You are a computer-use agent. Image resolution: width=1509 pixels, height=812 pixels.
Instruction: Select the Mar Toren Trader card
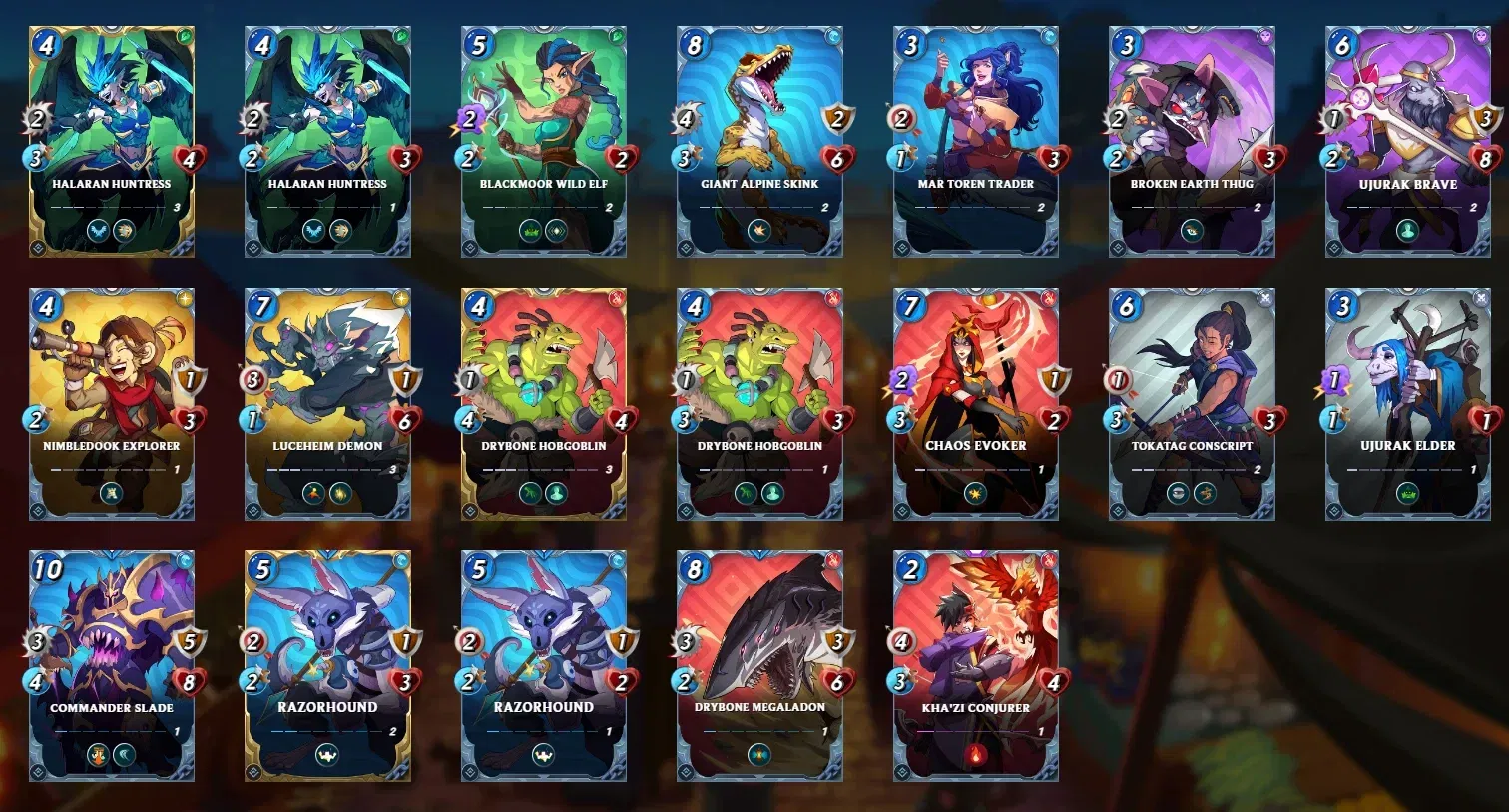coord(976,141)
